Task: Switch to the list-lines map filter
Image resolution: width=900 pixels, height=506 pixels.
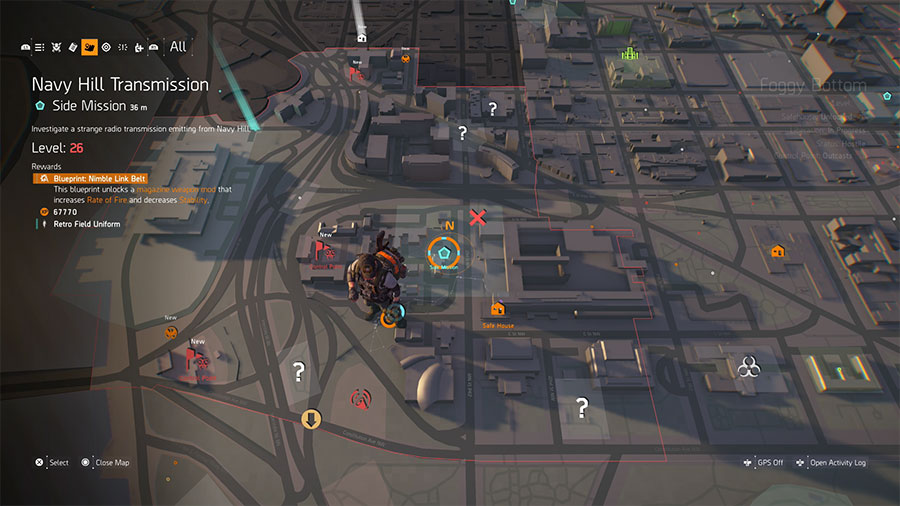Action: pyautogui.click(x=40, y=47)
